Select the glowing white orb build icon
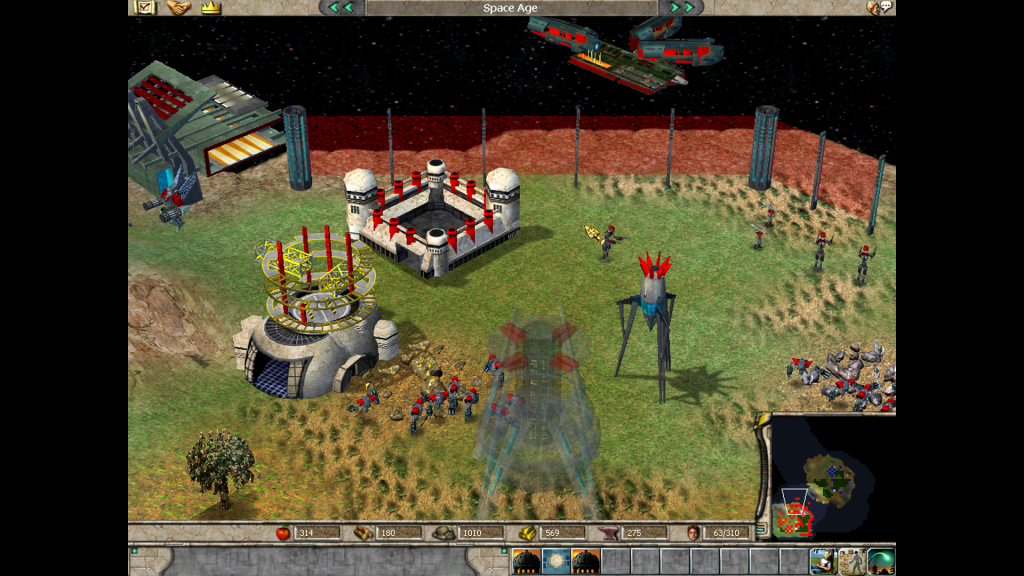This screenshot has height=576, width=1024. [x=556, y=561]
